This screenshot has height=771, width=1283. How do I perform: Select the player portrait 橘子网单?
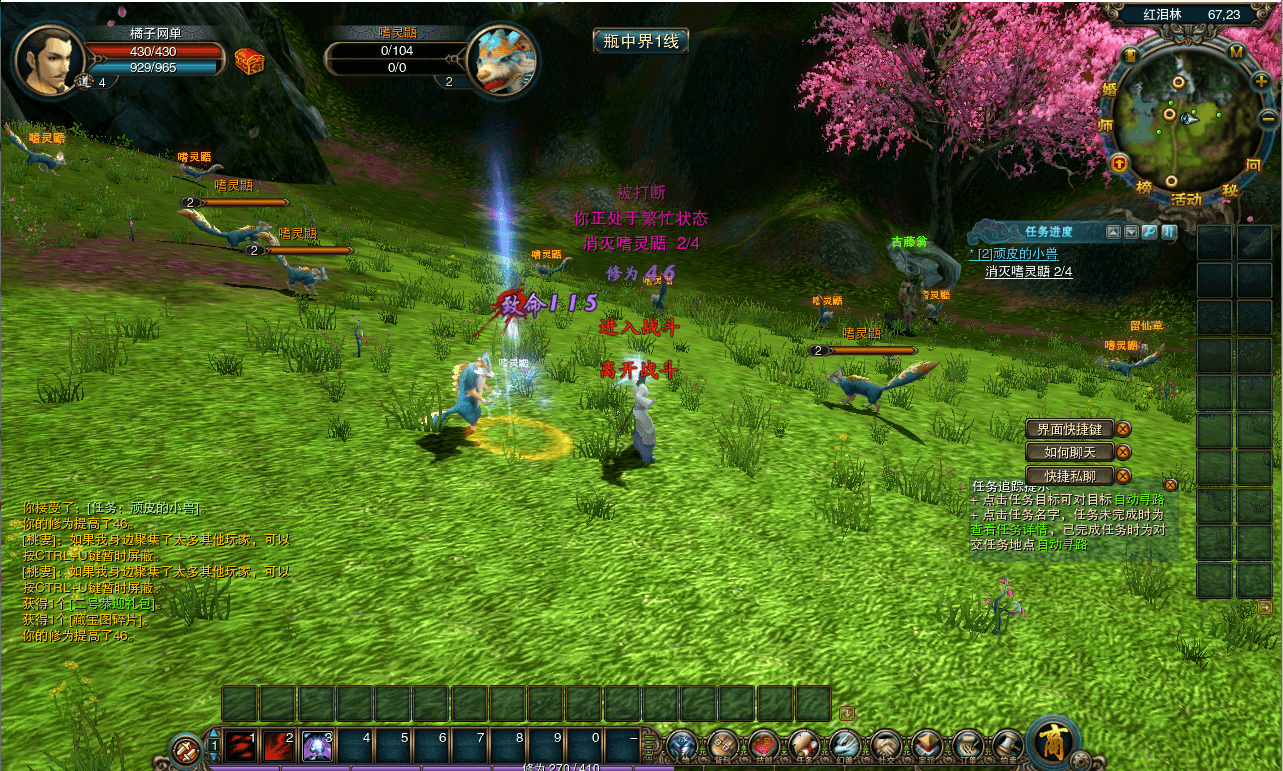click(x=46, y=59)
